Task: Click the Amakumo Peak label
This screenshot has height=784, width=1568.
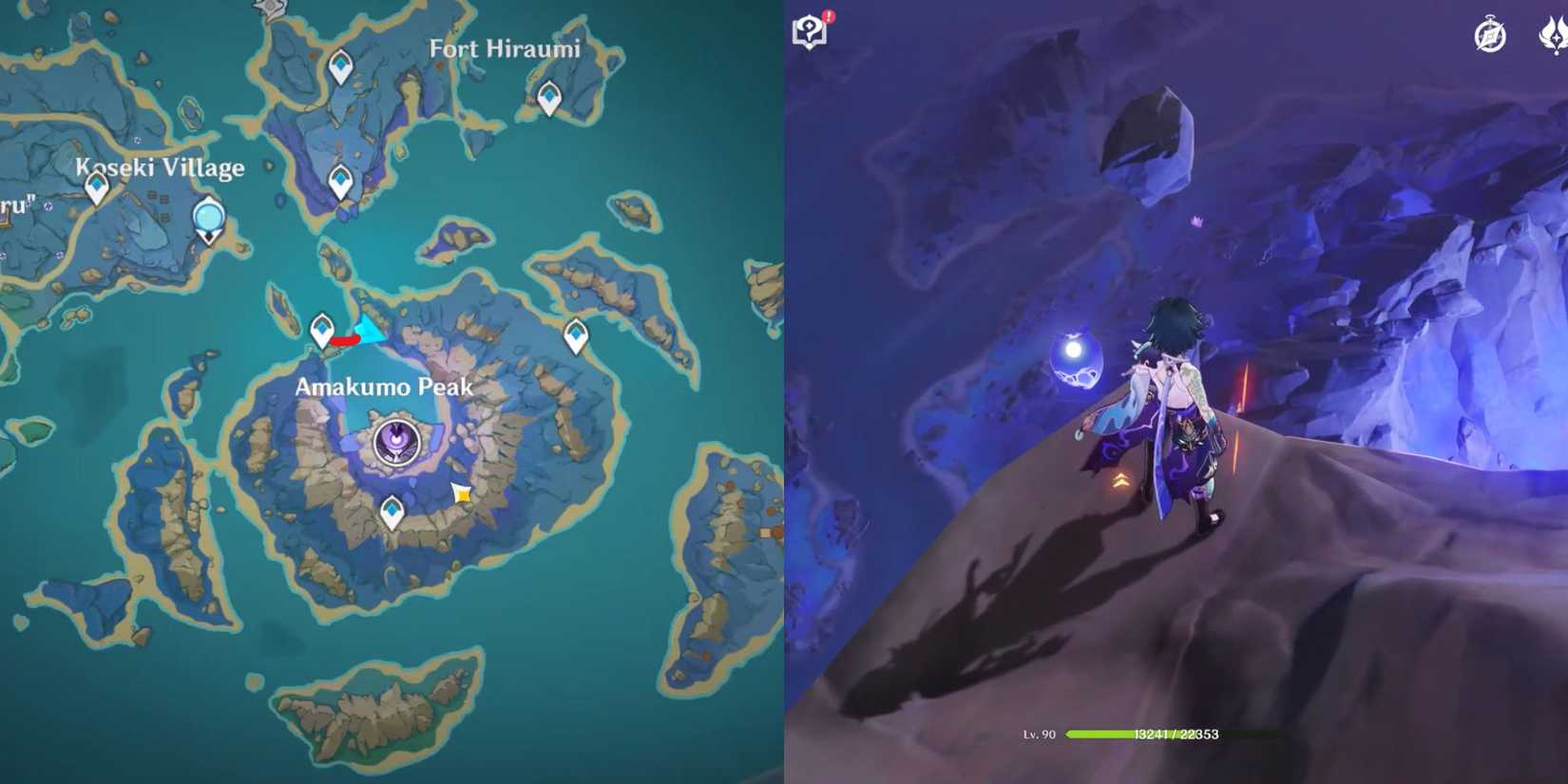Action: pos(384,387)
